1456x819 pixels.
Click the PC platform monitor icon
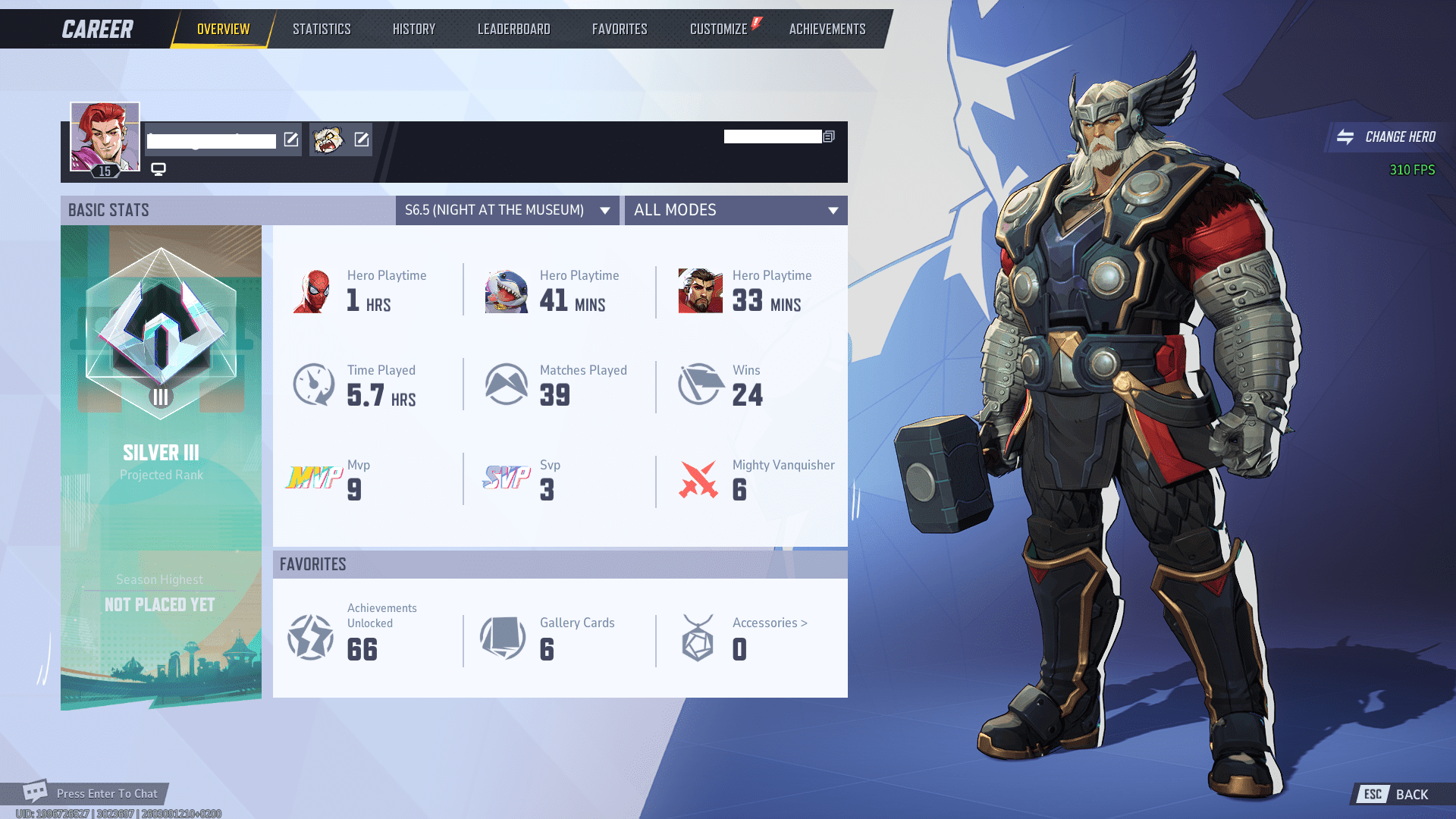(x=158, y=169)
